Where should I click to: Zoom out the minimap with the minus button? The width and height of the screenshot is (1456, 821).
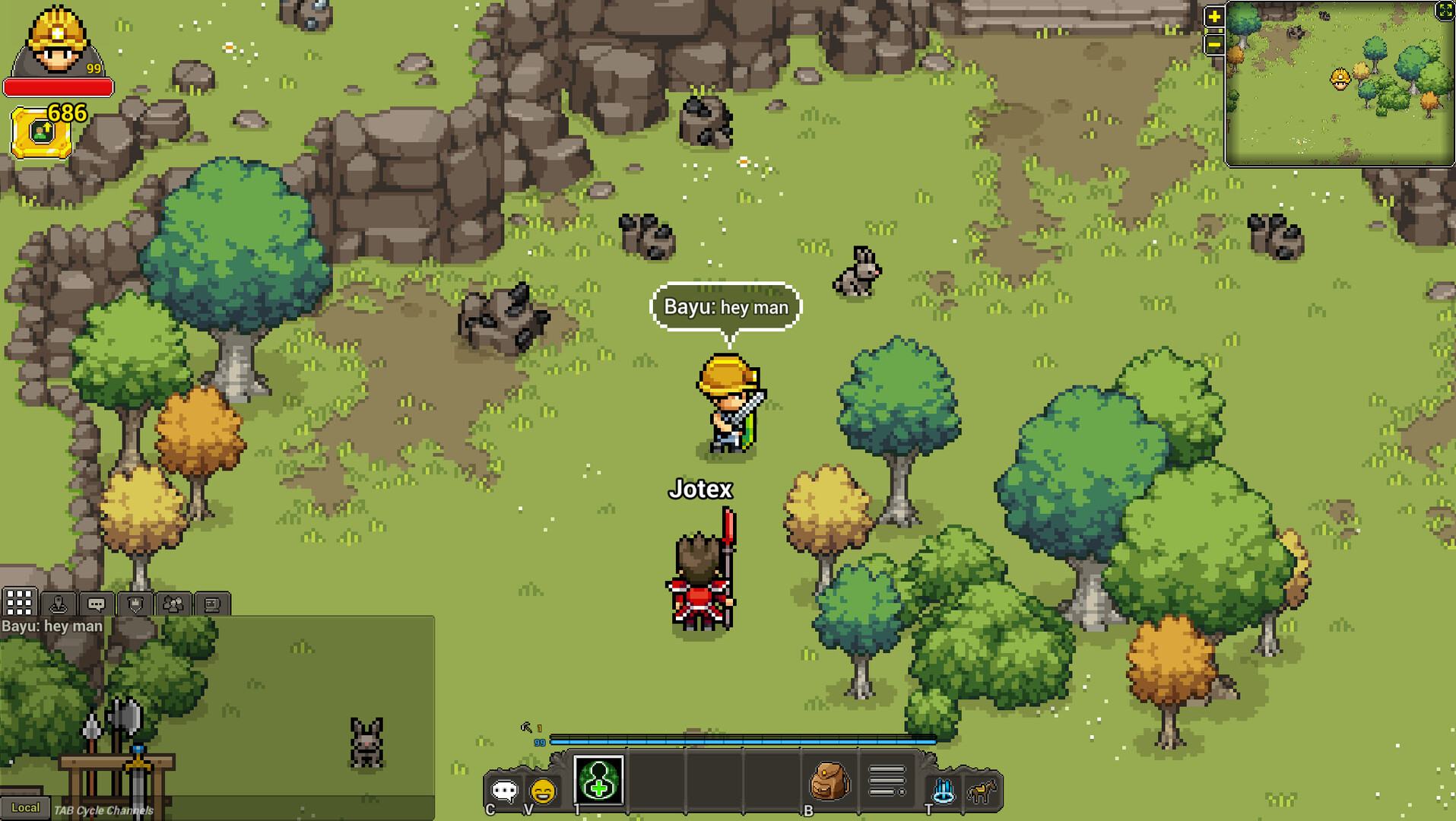click(1213, 46)
